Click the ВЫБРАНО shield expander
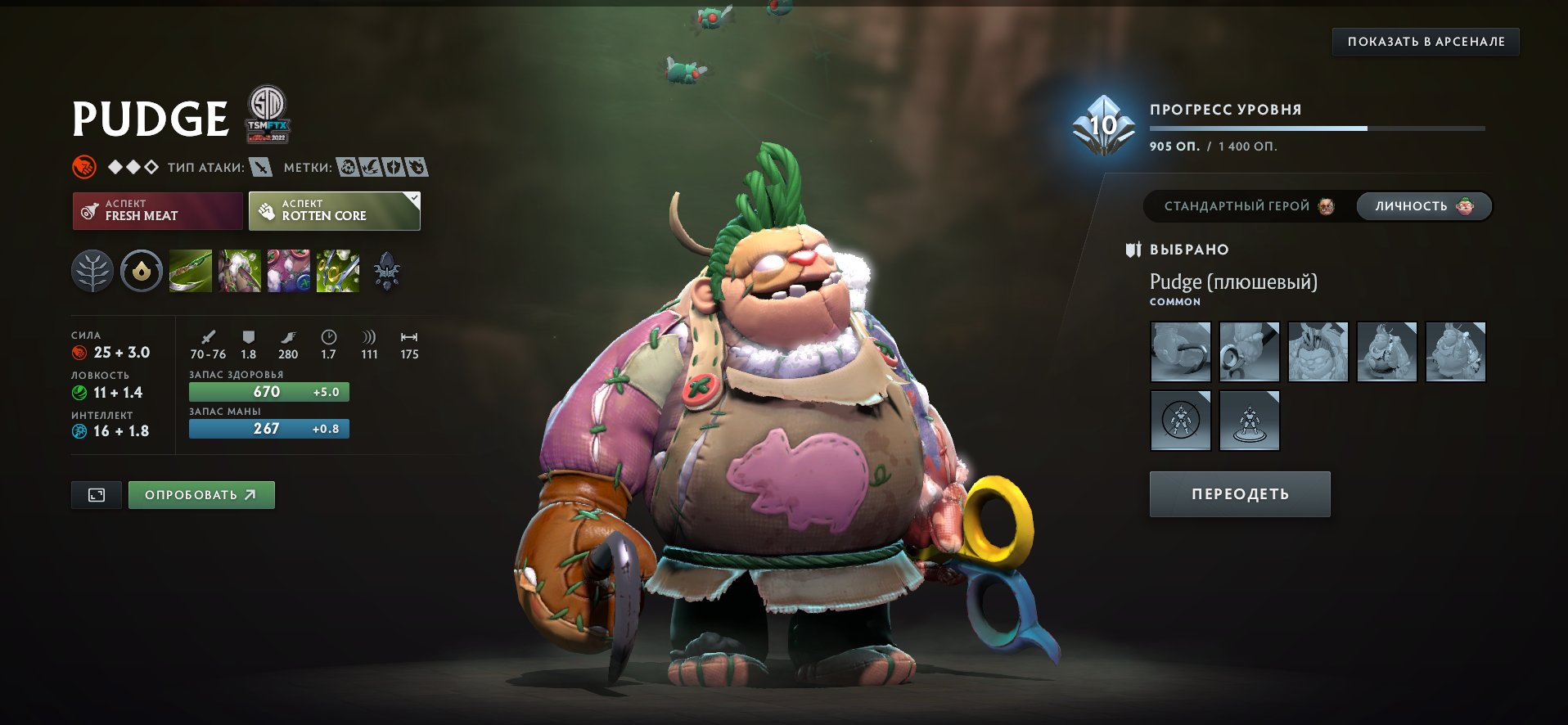Image resolution: width=1568 pixels, height=725 pixels. 1133,250
